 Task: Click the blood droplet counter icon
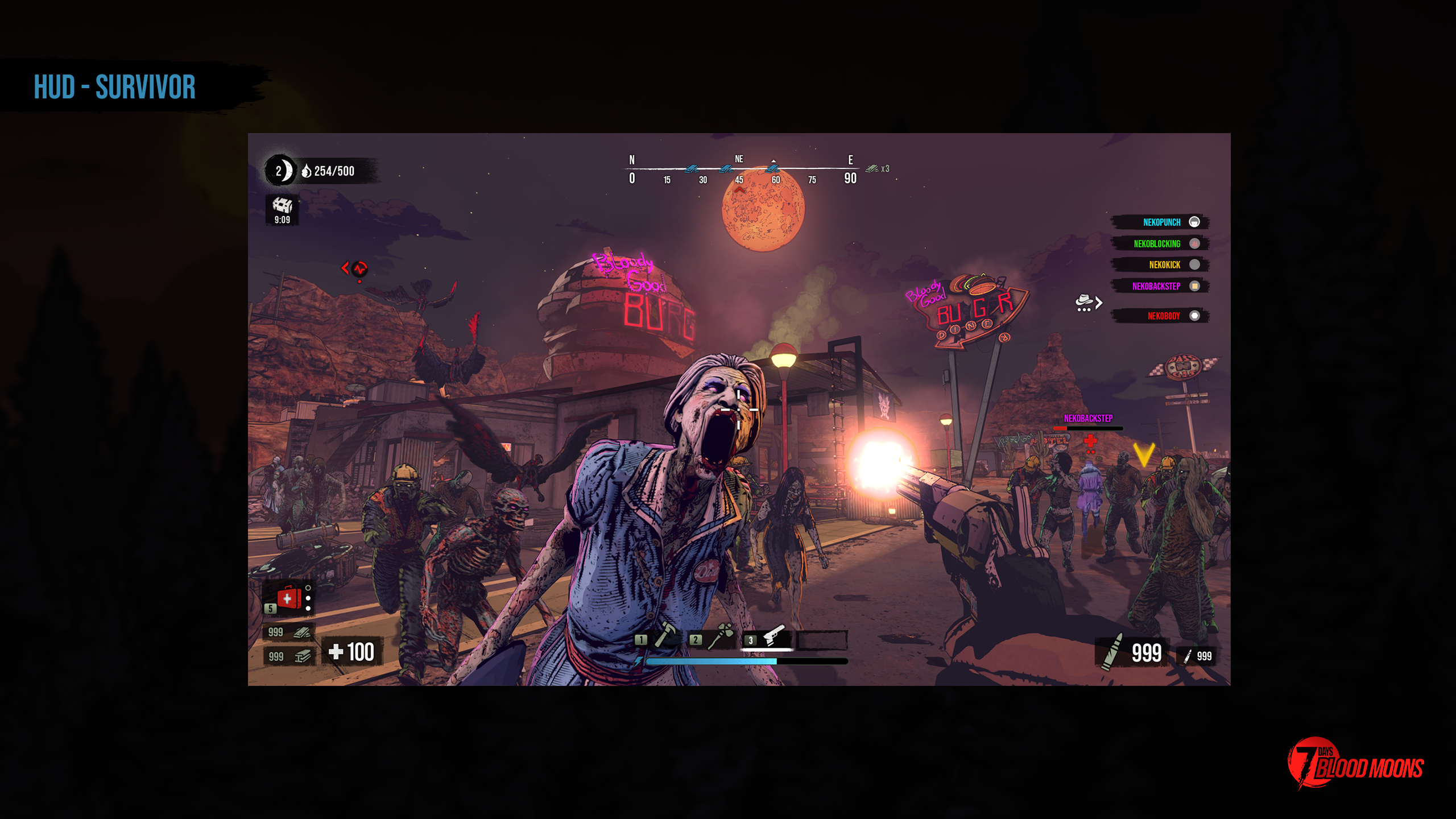coord(307,171)
